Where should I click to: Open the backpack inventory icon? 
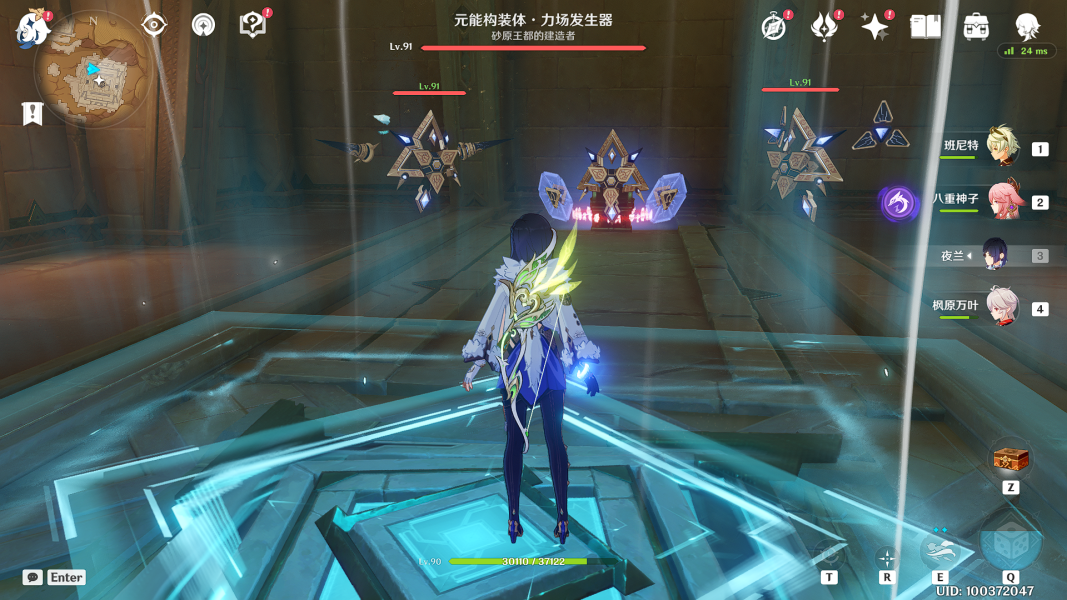976,26
